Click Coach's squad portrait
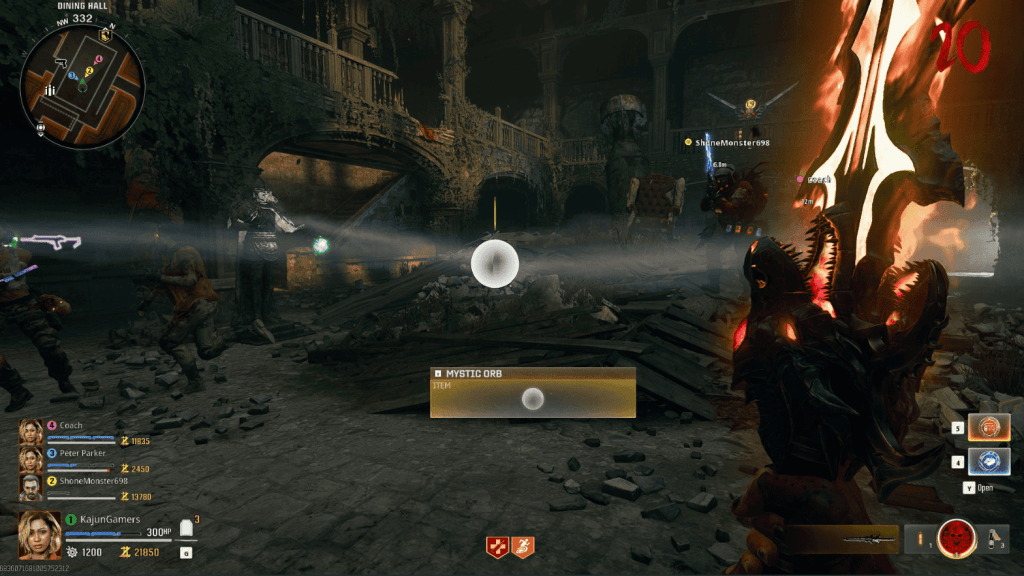Image resolution: width=1024 pixels, height=576 pixels. [x=31, y=431]
